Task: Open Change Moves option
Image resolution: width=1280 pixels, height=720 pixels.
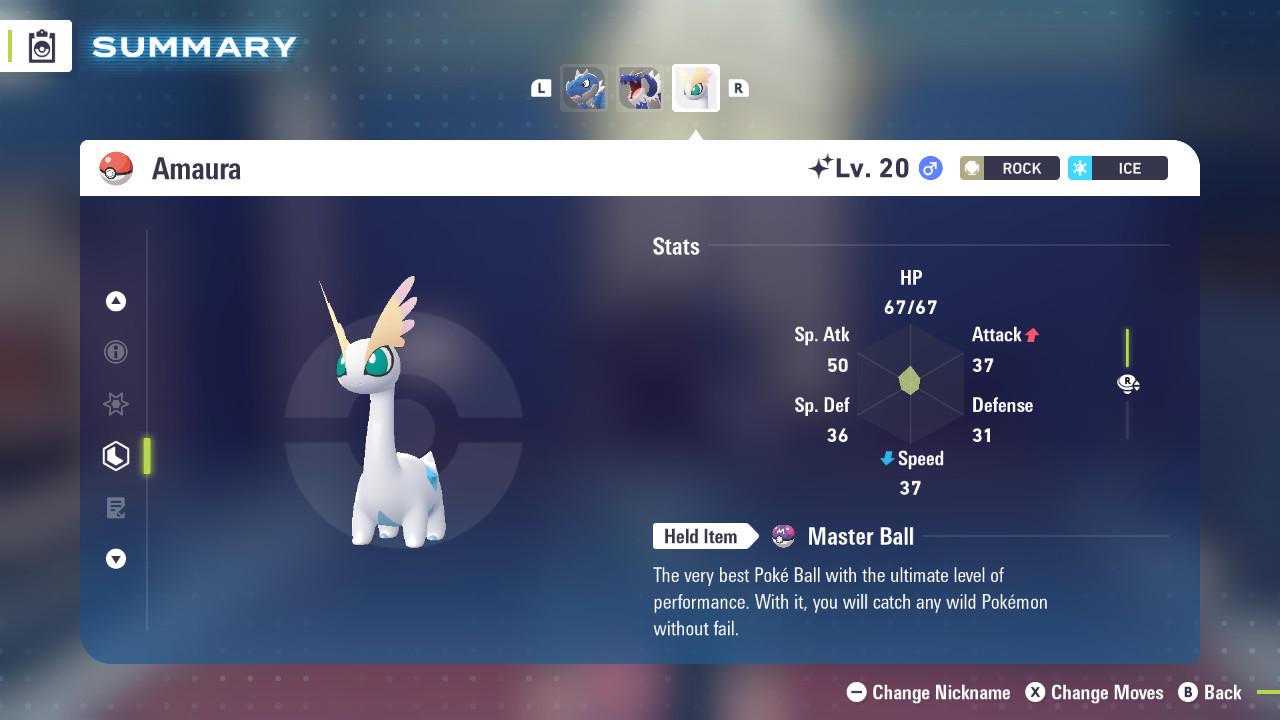Action: click(x=1095, y=692)
